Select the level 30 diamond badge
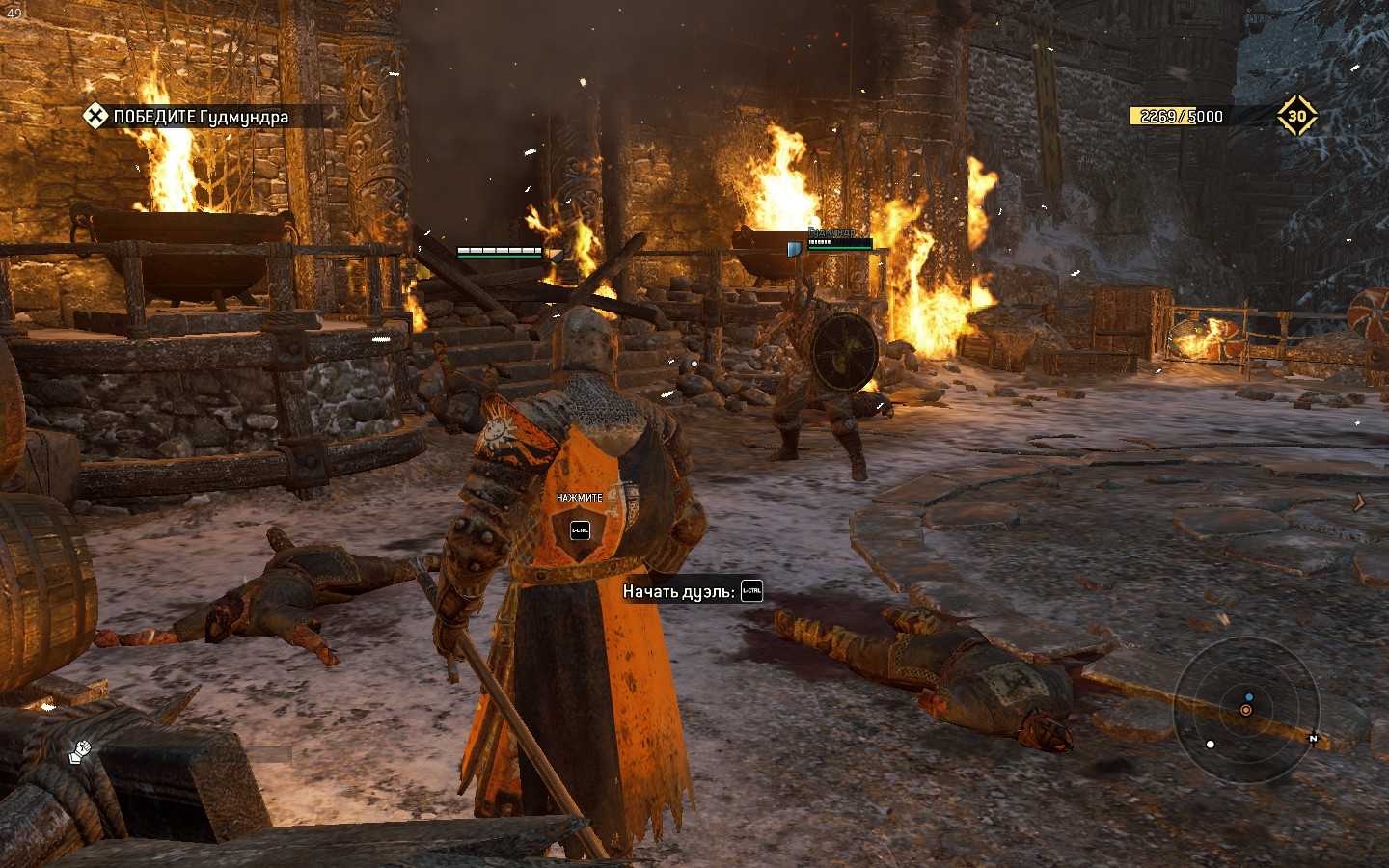 1296,116
